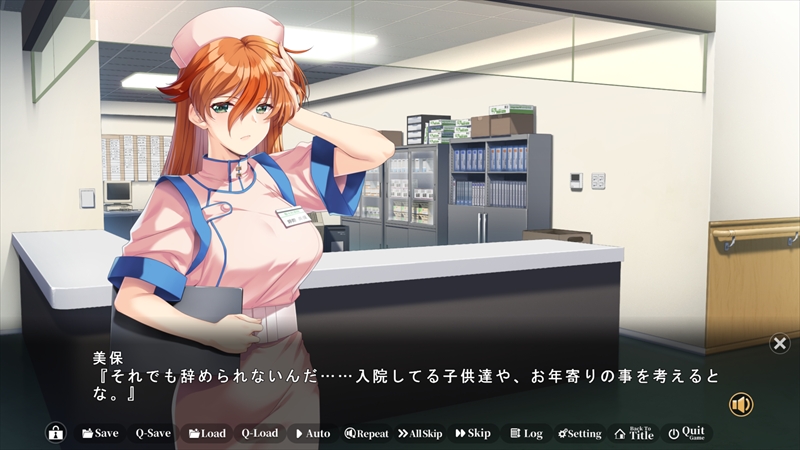Perform a quick save with Q-Save
The image size is (800, 450).
coord(153,433)
